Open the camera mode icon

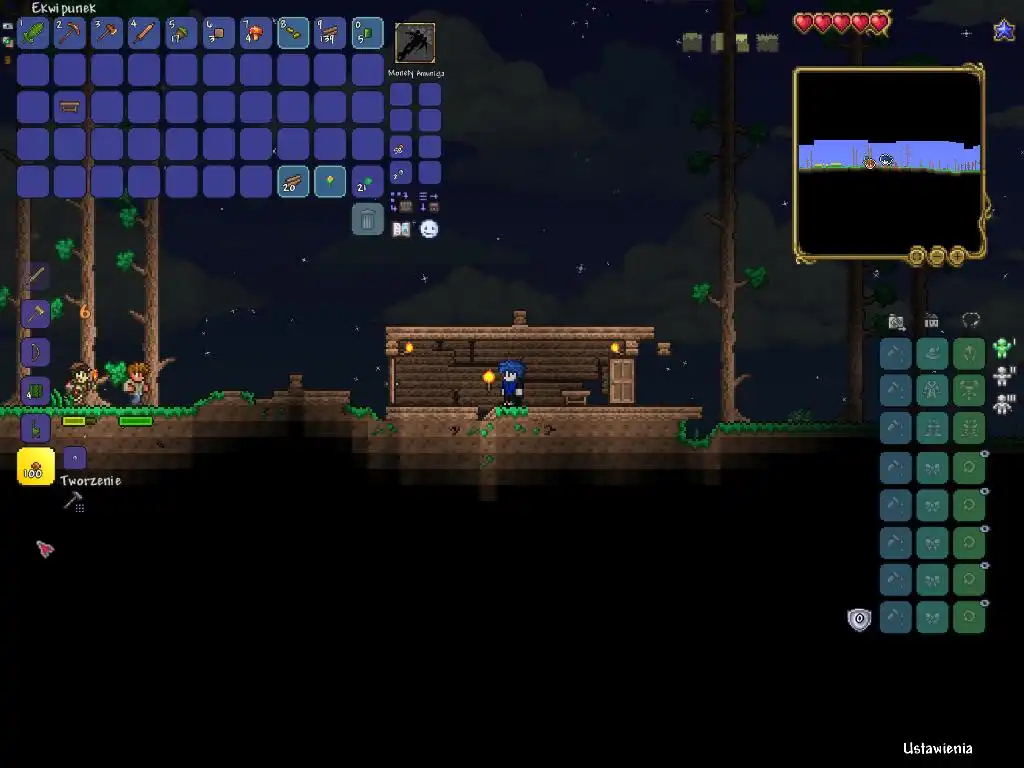coord(896,321)
